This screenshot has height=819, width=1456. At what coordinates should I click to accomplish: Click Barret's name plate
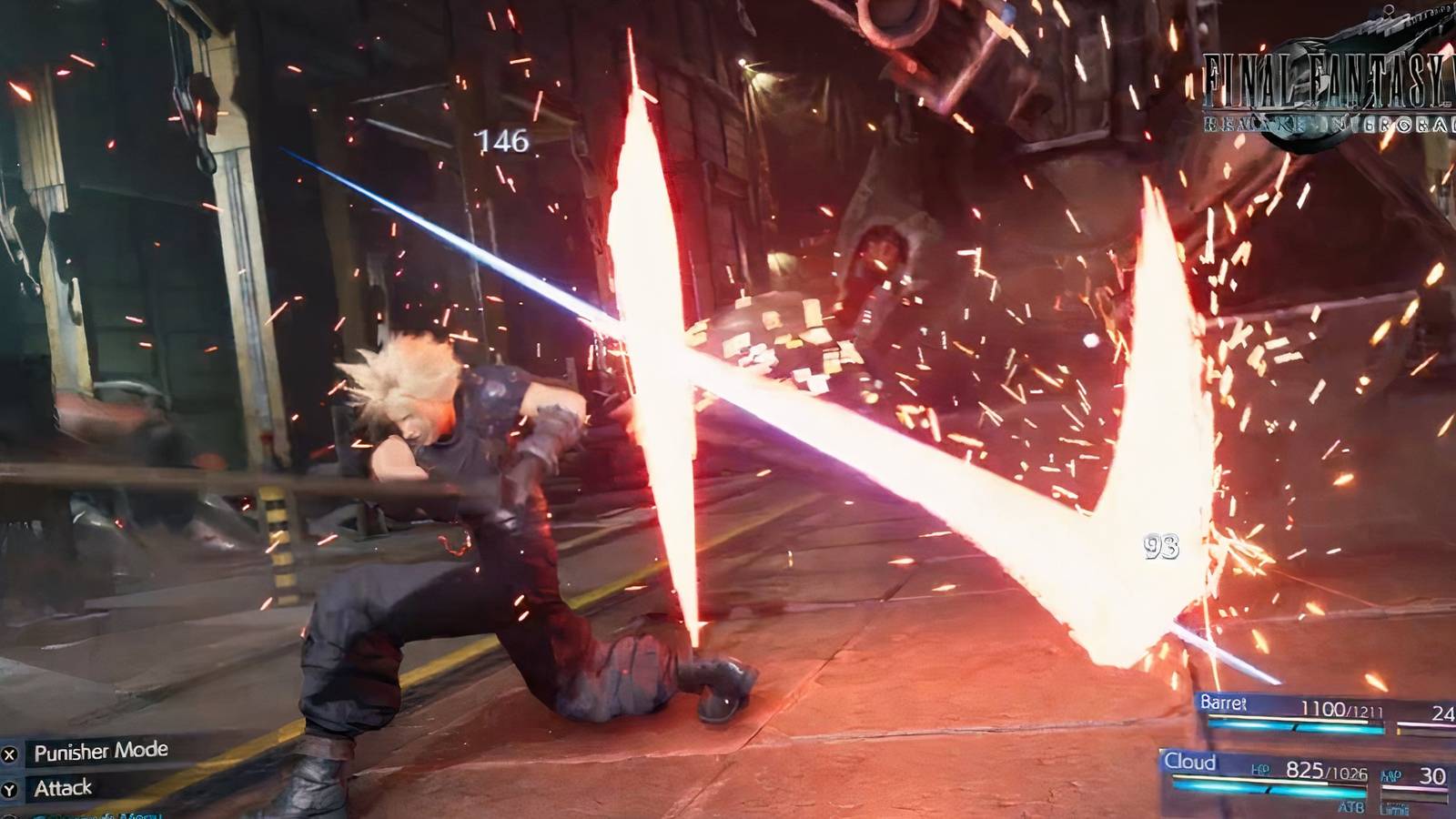[1219, 703]
